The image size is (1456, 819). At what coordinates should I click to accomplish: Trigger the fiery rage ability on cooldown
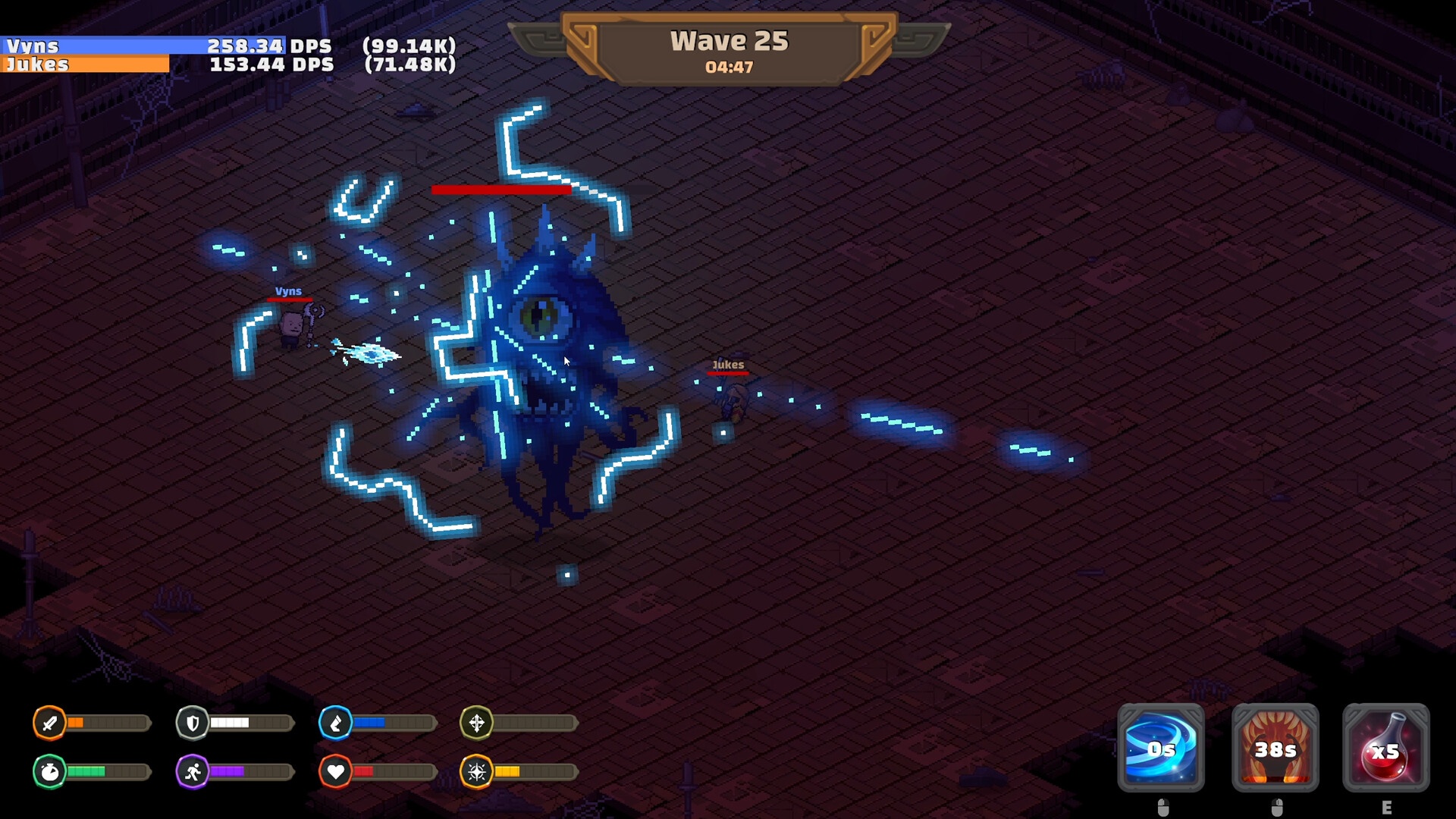coord(1275,748)
